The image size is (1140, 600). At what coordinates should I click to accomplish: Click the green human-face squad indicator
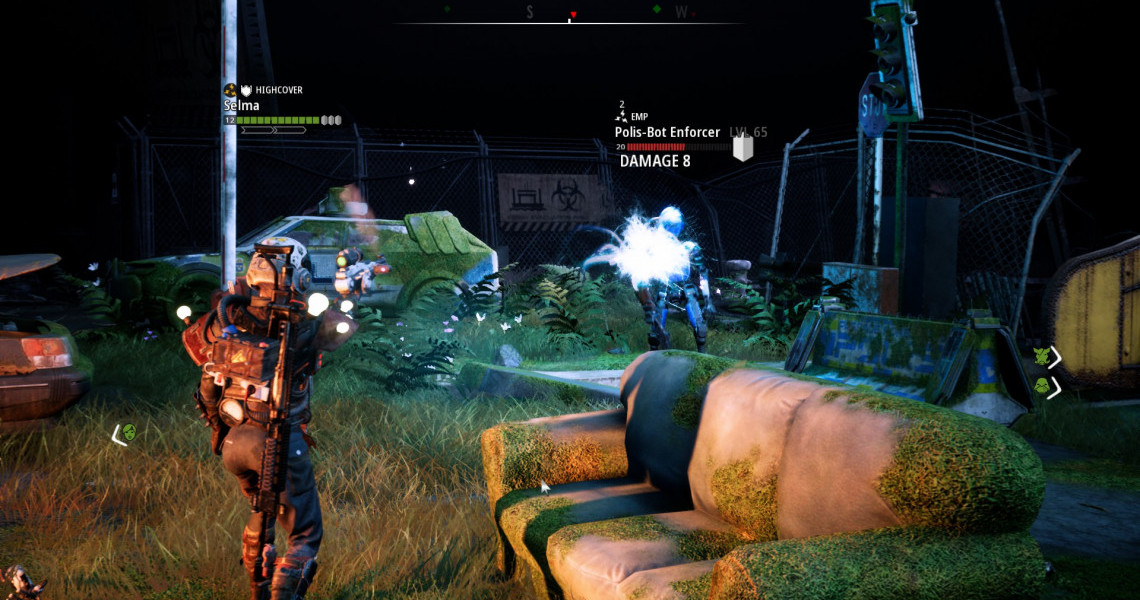pos(129,433)
